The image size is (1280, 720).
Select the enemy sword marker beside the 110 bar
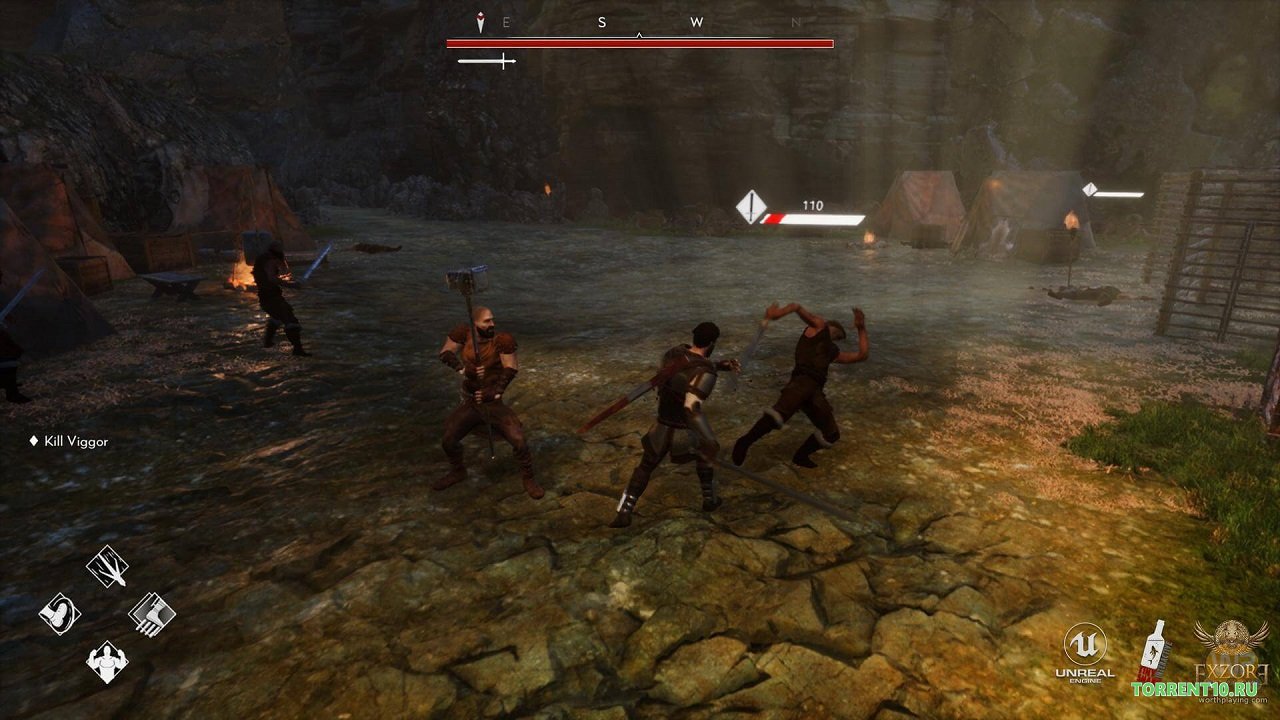click(751, 207)
